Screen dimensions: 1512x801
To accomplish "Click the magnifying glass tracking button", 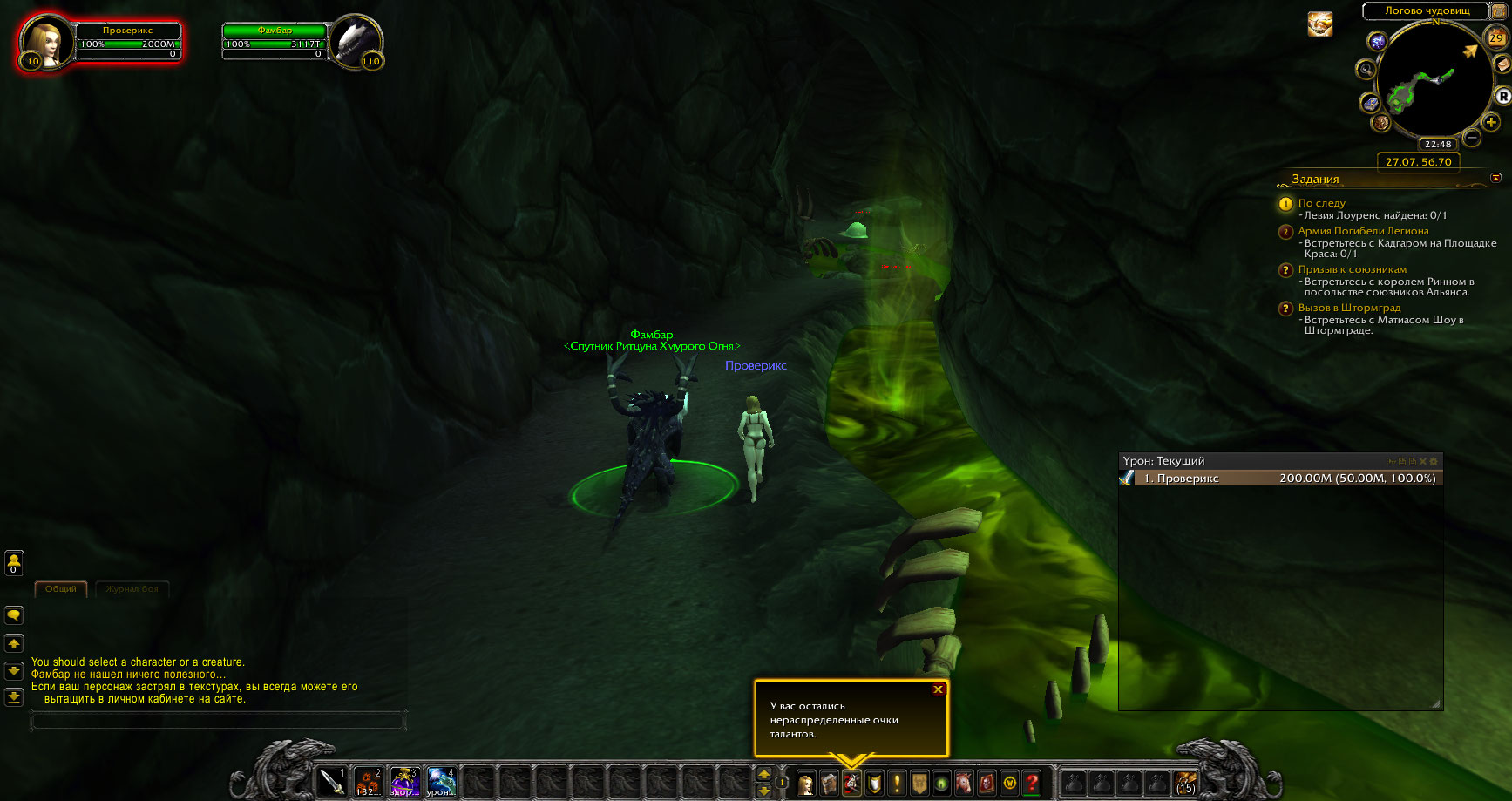I will (x=1366, y=70).
